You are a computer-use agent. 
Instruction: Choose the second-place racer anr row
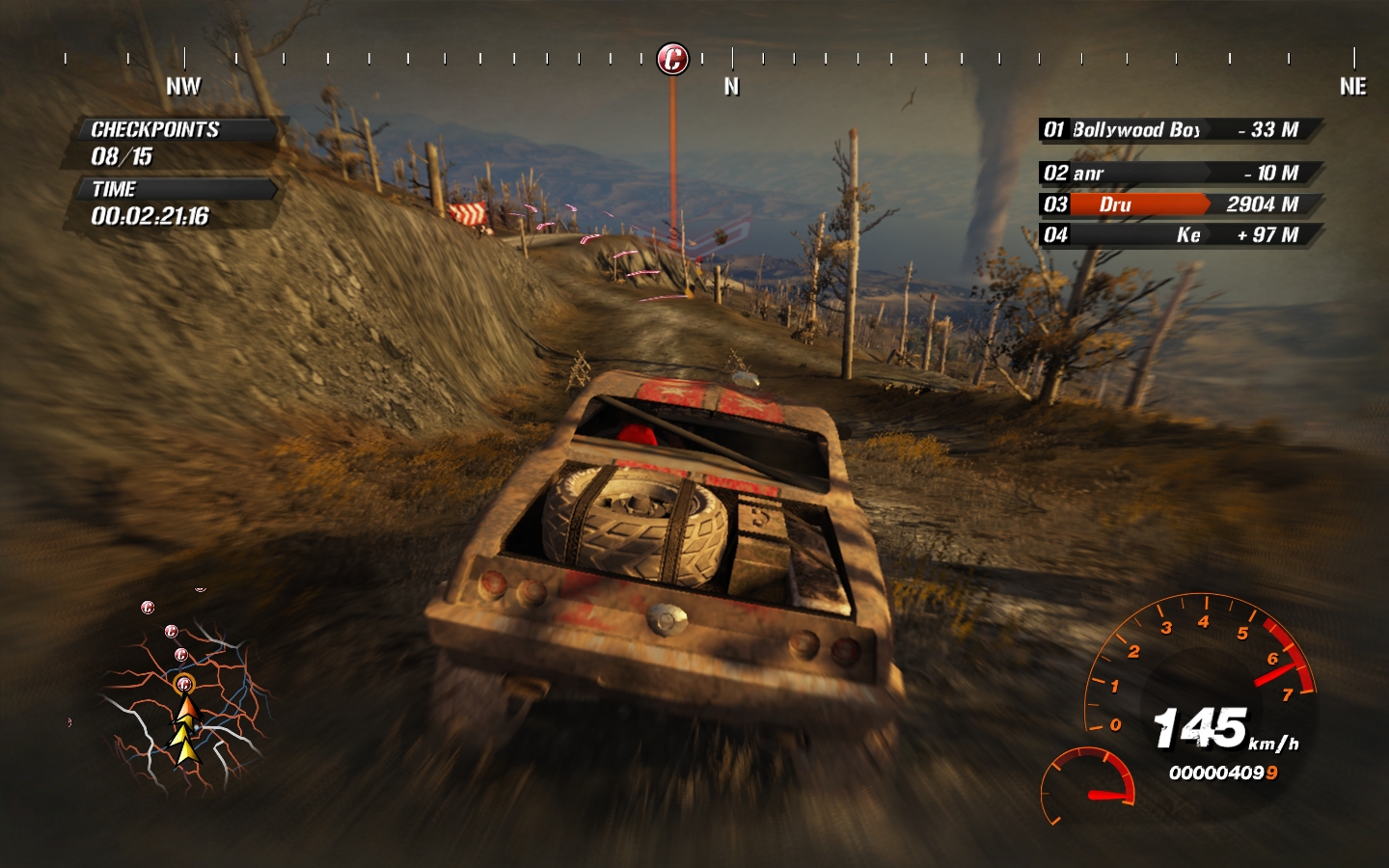[1177, 174]
